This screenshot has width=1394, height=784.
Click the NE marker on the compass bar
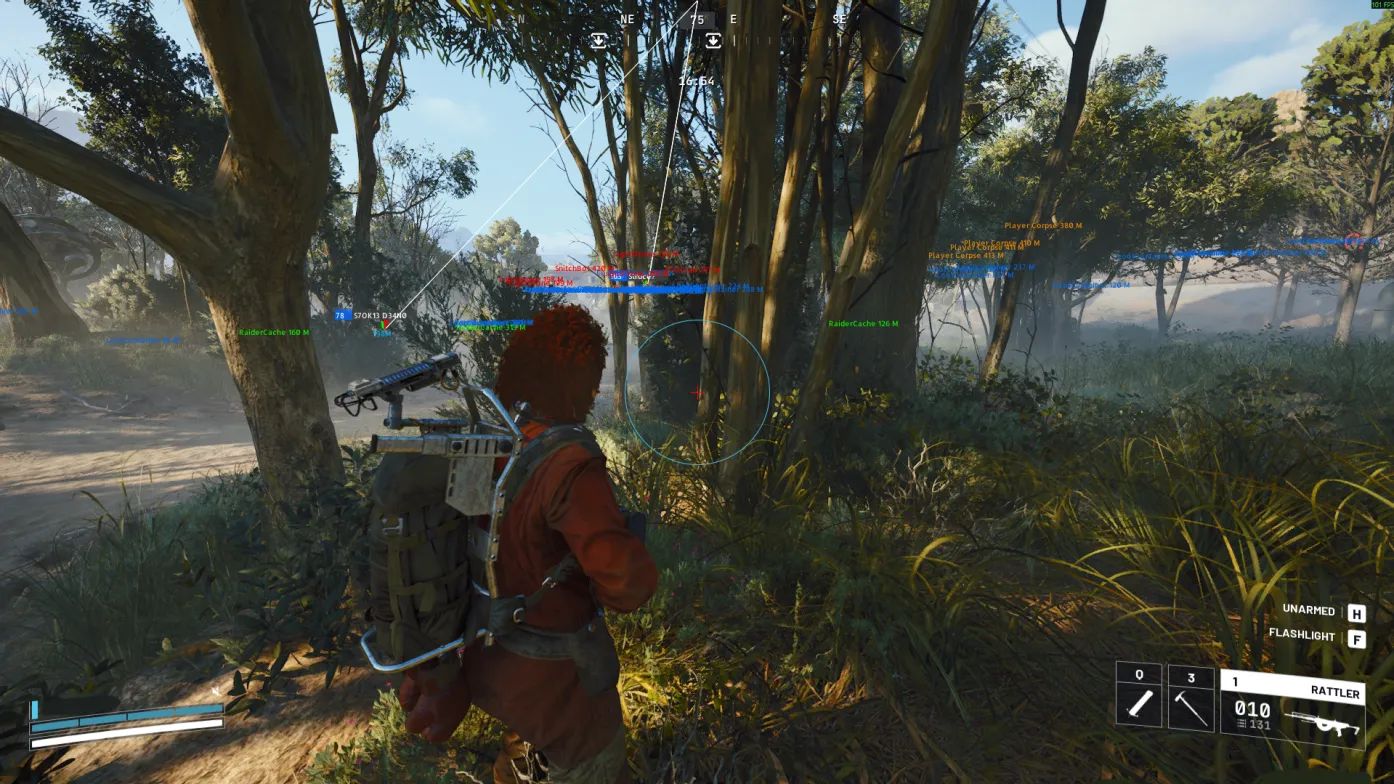(626, 18)
